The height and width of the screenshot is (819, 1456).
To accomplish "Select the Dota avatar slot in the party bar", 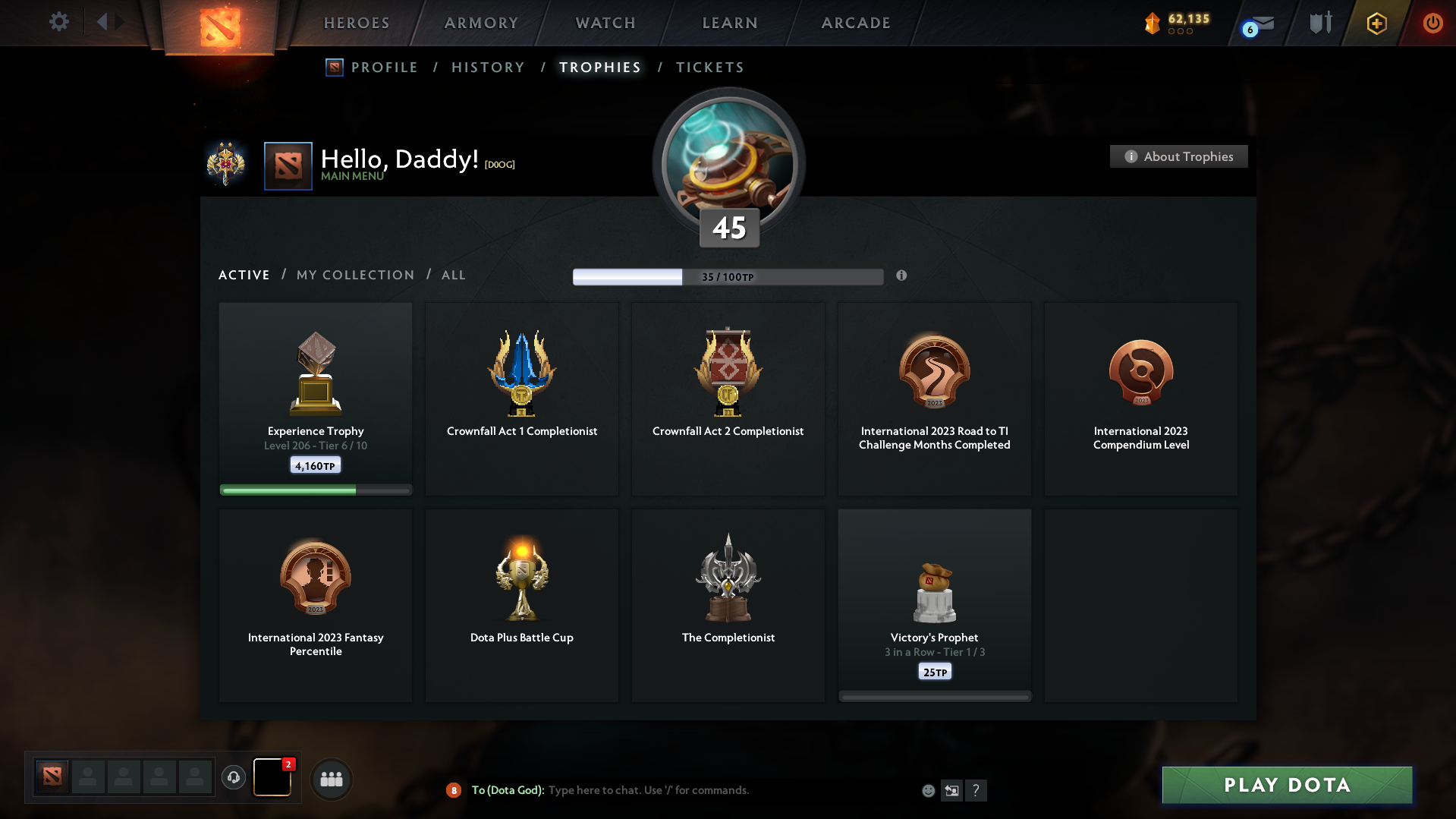I will click(52, 777).
